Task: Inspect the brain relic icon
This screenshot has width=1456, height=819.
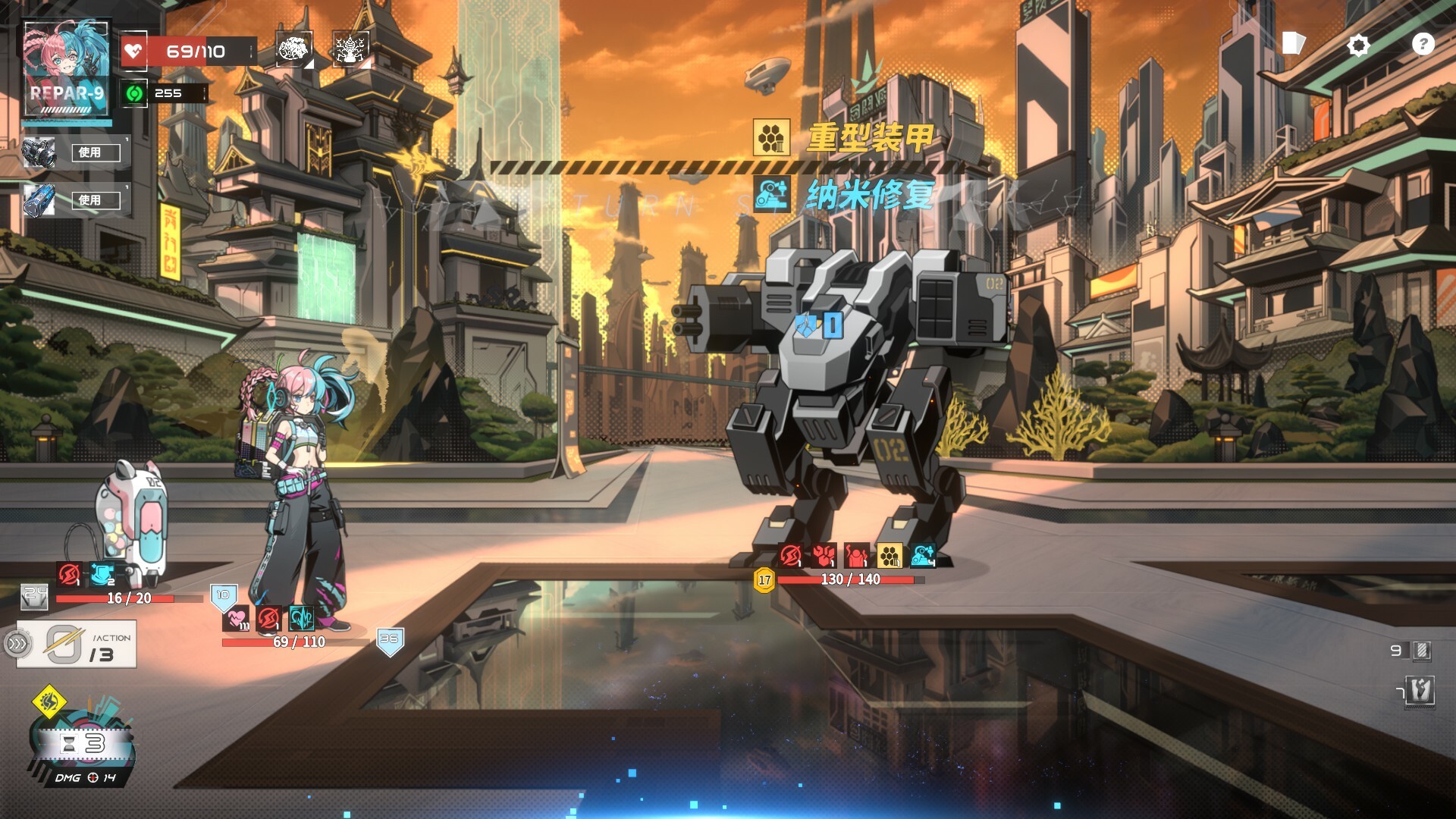Action: (x=293, y=49)
